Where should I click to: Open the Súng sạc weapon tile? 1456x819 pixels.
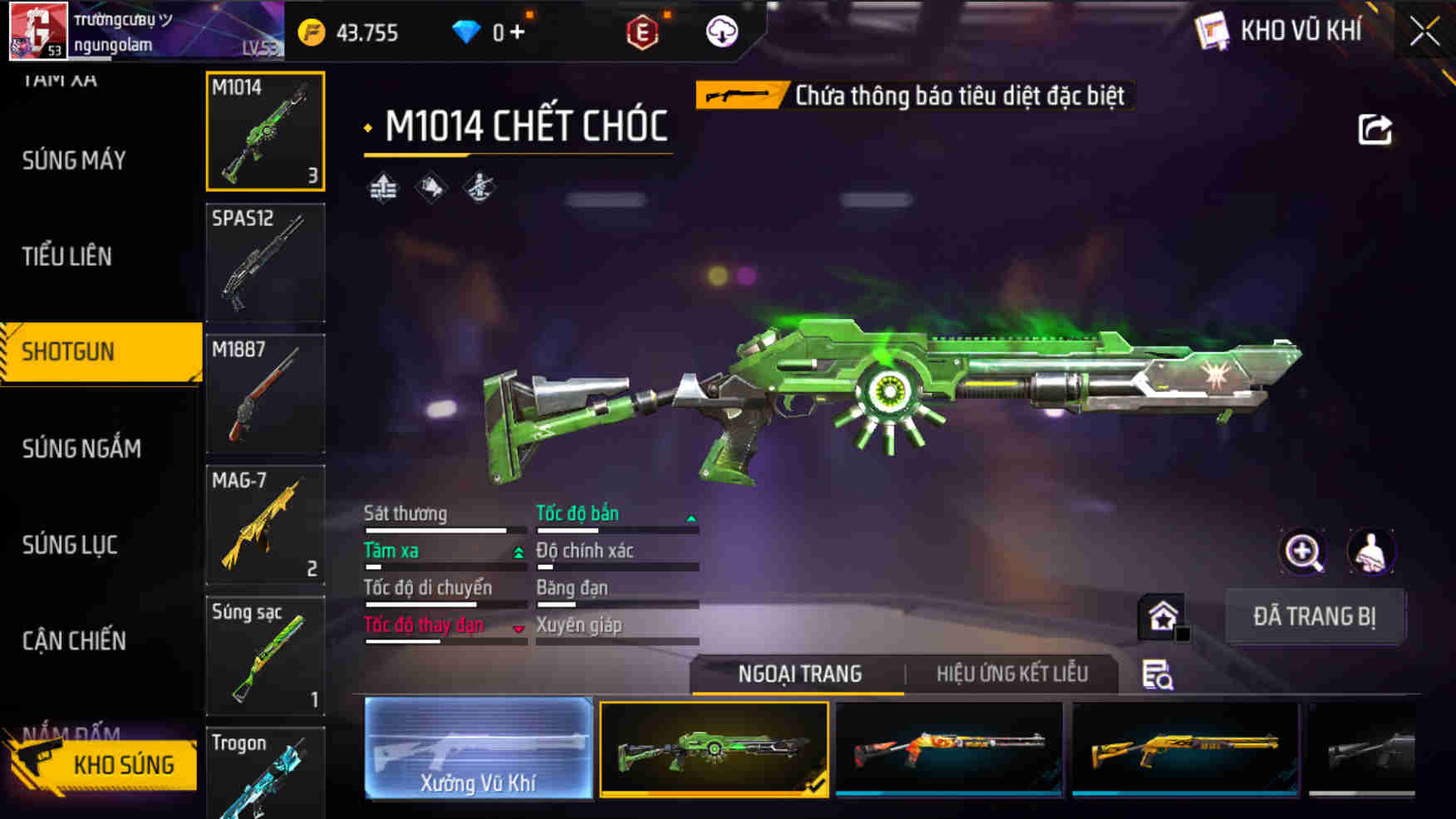click(x=265, y=656)
